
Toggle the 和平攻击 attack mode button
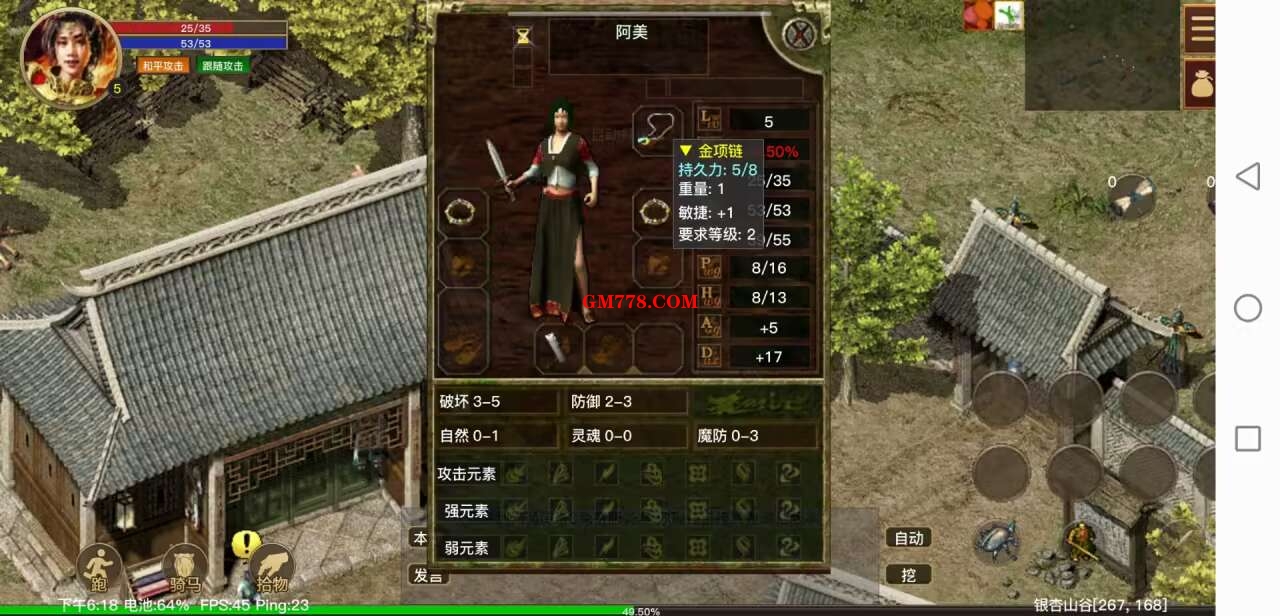coord(163,66)
